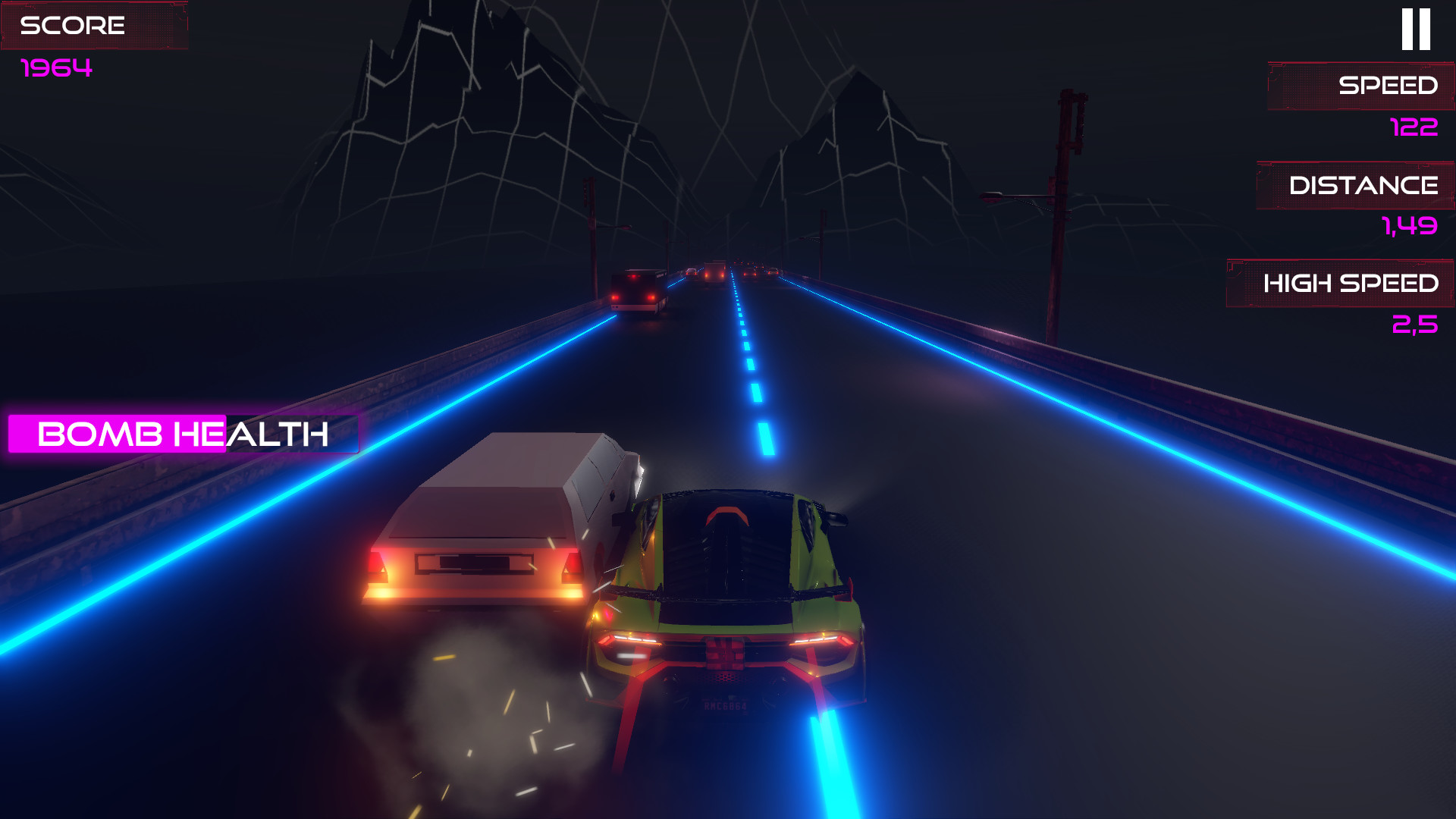Click the HIGH SPEED indicator panel

[x=1339, y=284]
